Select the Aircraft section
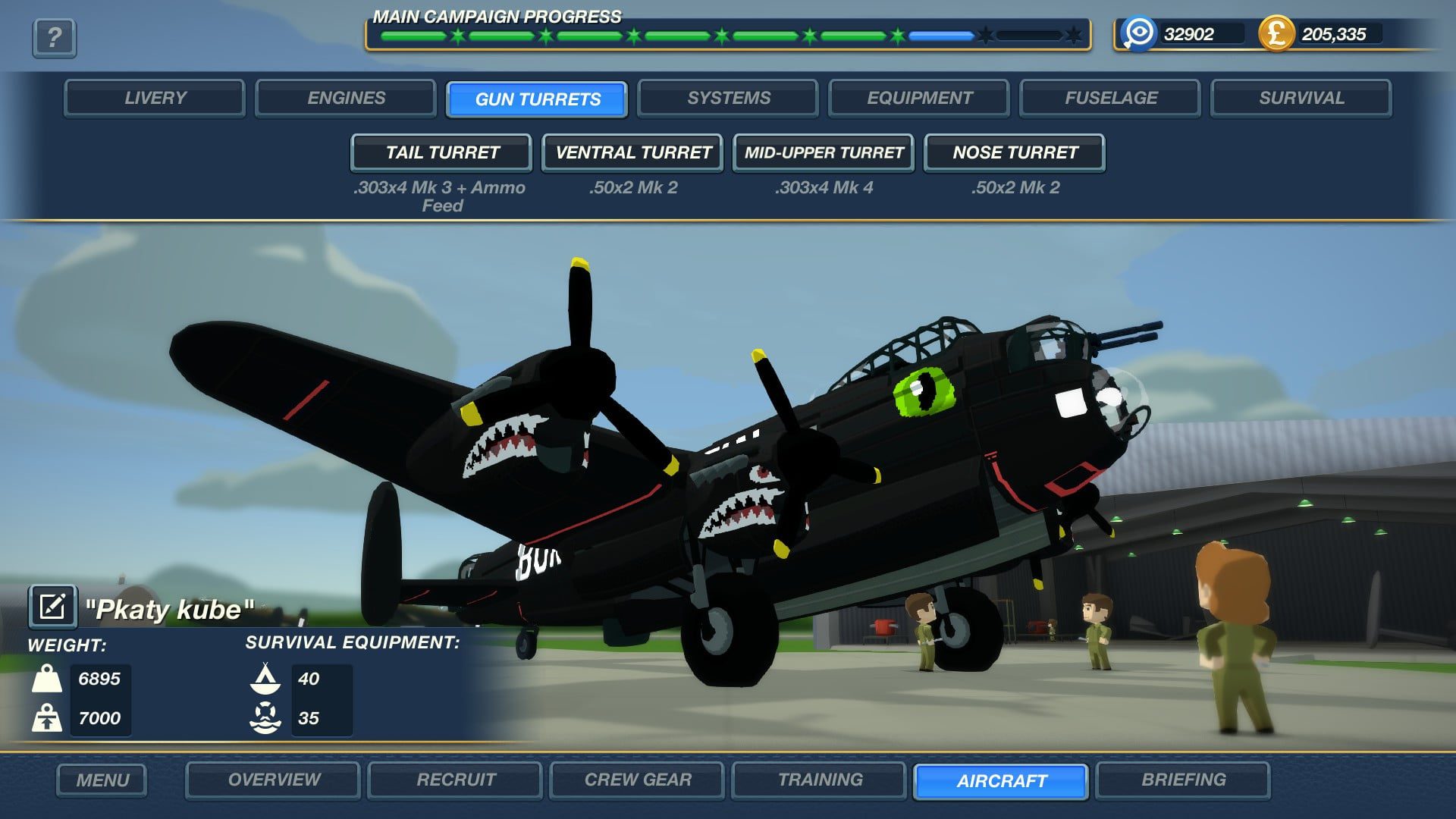This screenshot has width=1456, height=819. (1001, 781)
